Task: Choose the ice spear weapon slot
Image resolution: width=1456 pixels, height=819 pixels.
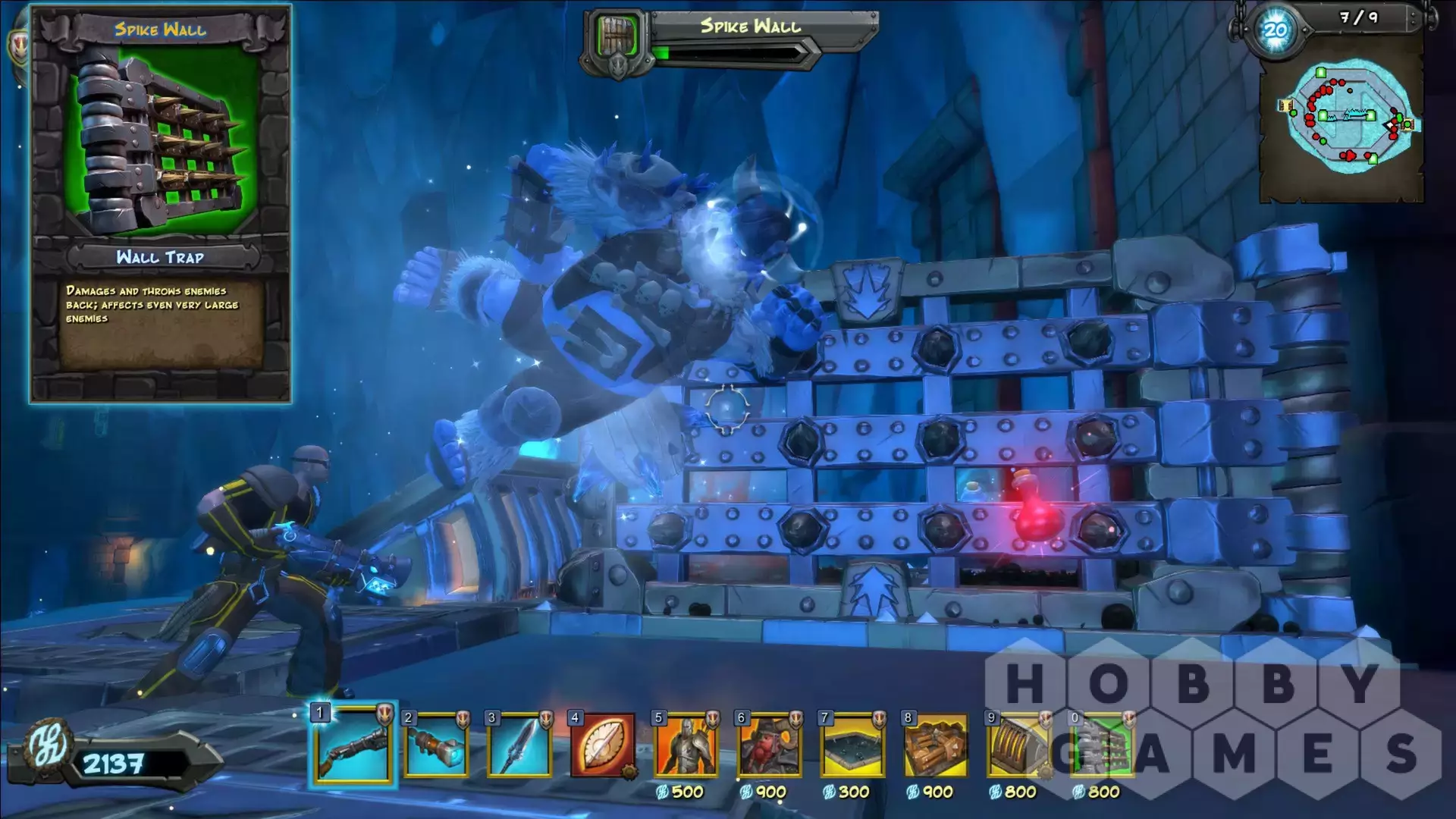Action: [x=519, y=745]
